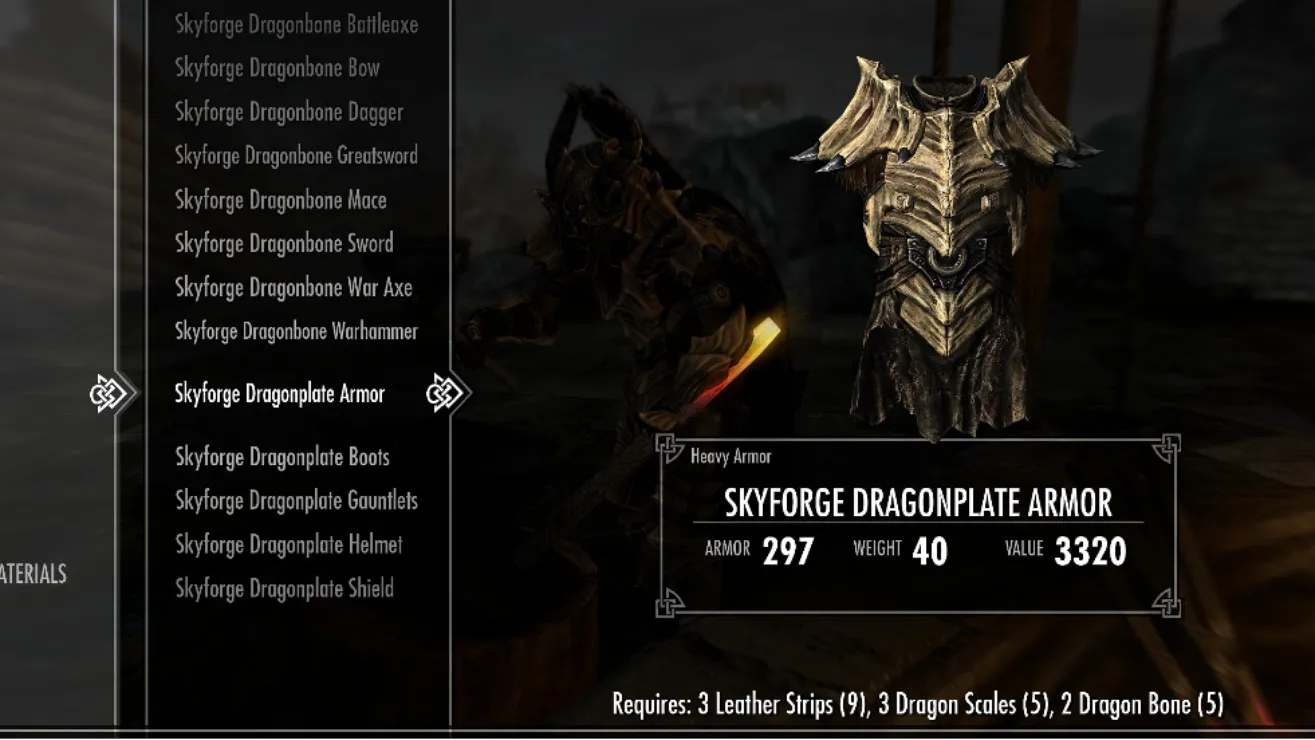Choose the Skyforge Dragonbone Bow entry
Image resolution: width=1315 pixels, height=740 pixels.
[x=277, y=68]
